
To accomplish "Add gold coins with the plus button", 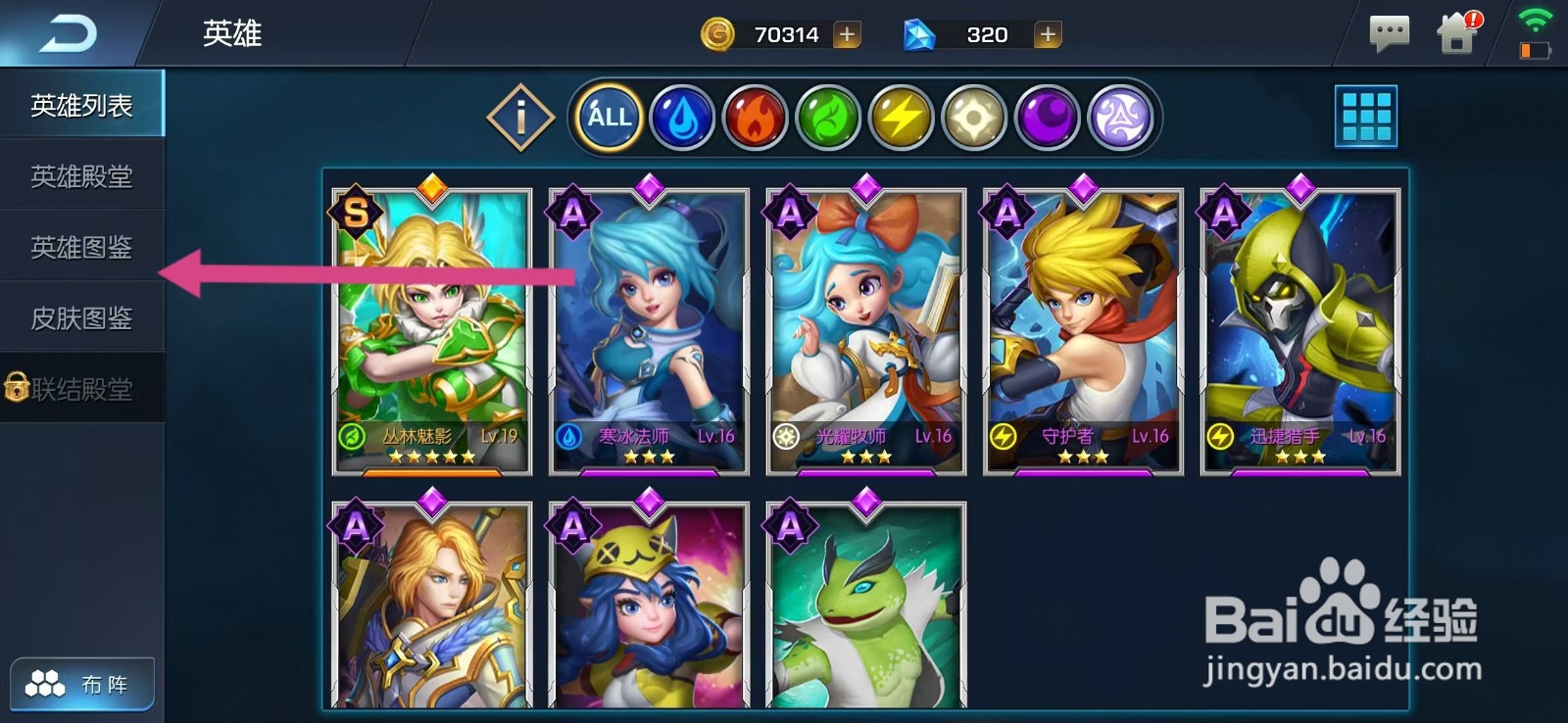I will click(847, 35).
